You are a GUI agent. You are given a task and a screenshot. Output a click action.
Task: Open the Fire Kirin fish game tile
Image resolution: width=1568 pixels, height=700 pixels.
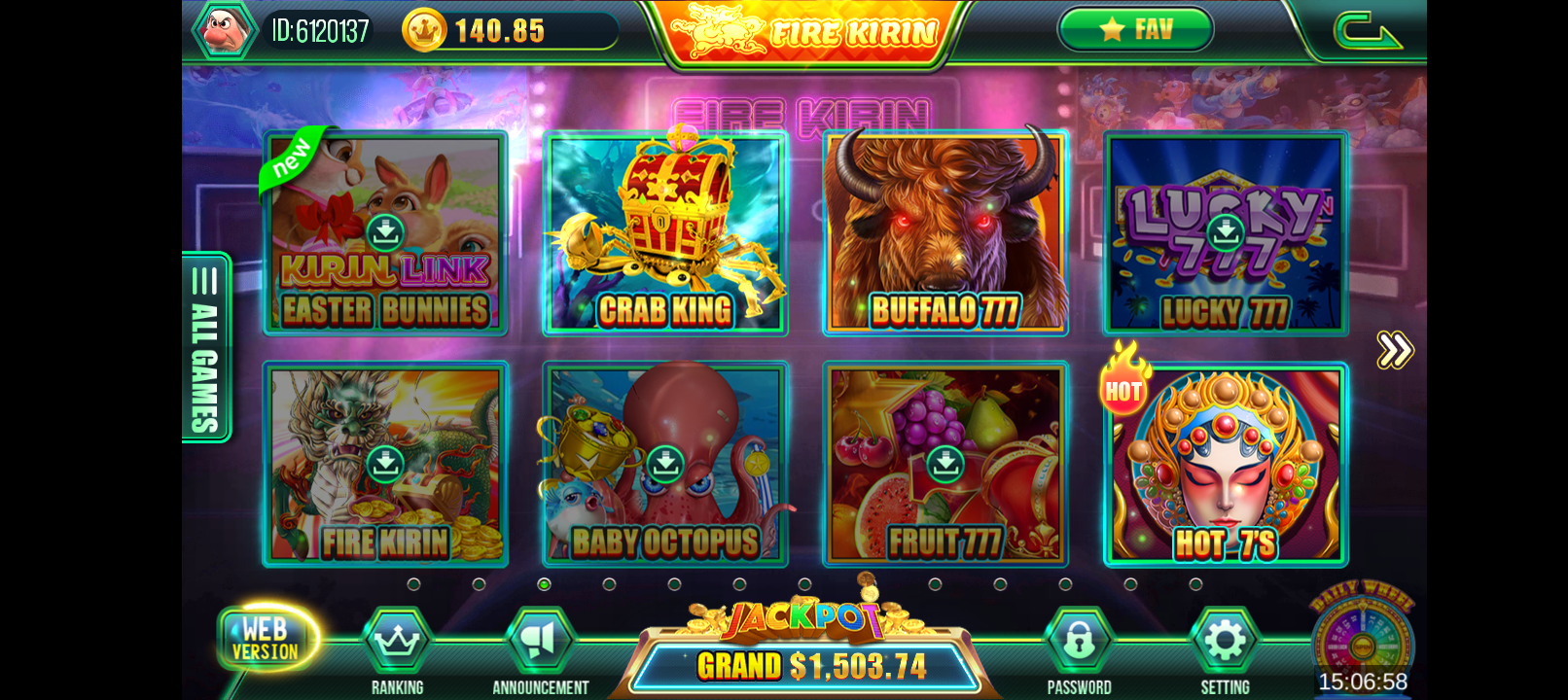point(385,465)
